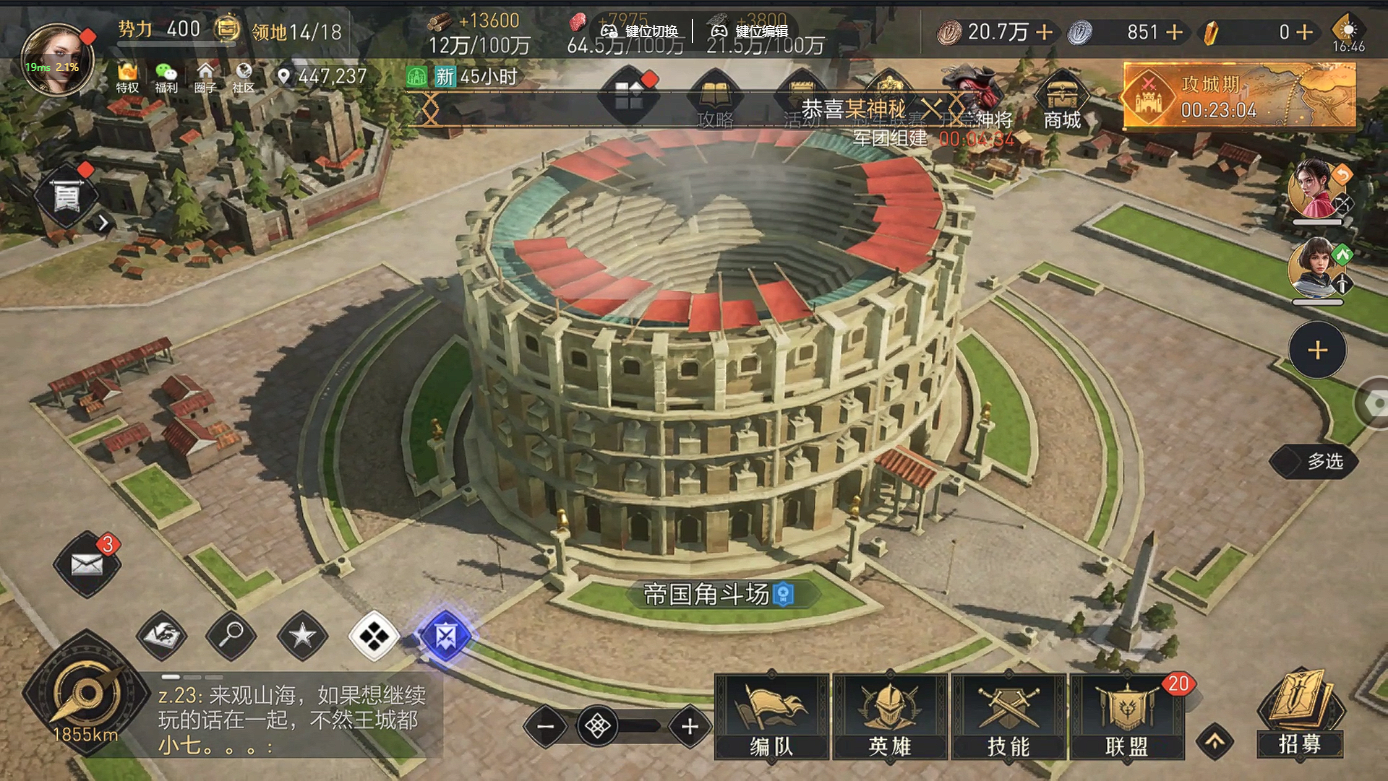Open the 英雄 heroes menu
This screenshot has height=781, width=1388.
pyautogui.click(x=890, y=716)
